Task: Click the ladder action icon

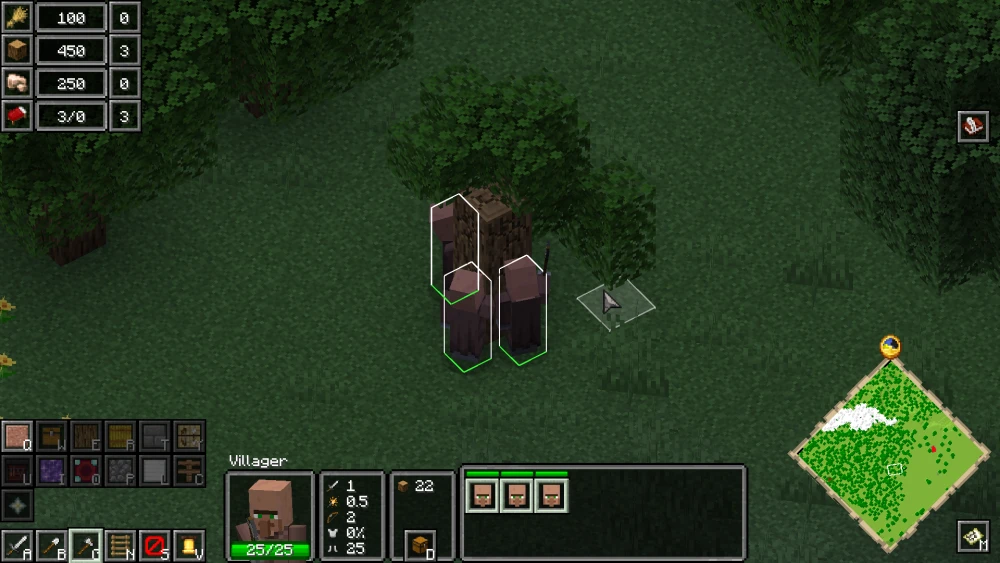Action: tap(120, 546)
